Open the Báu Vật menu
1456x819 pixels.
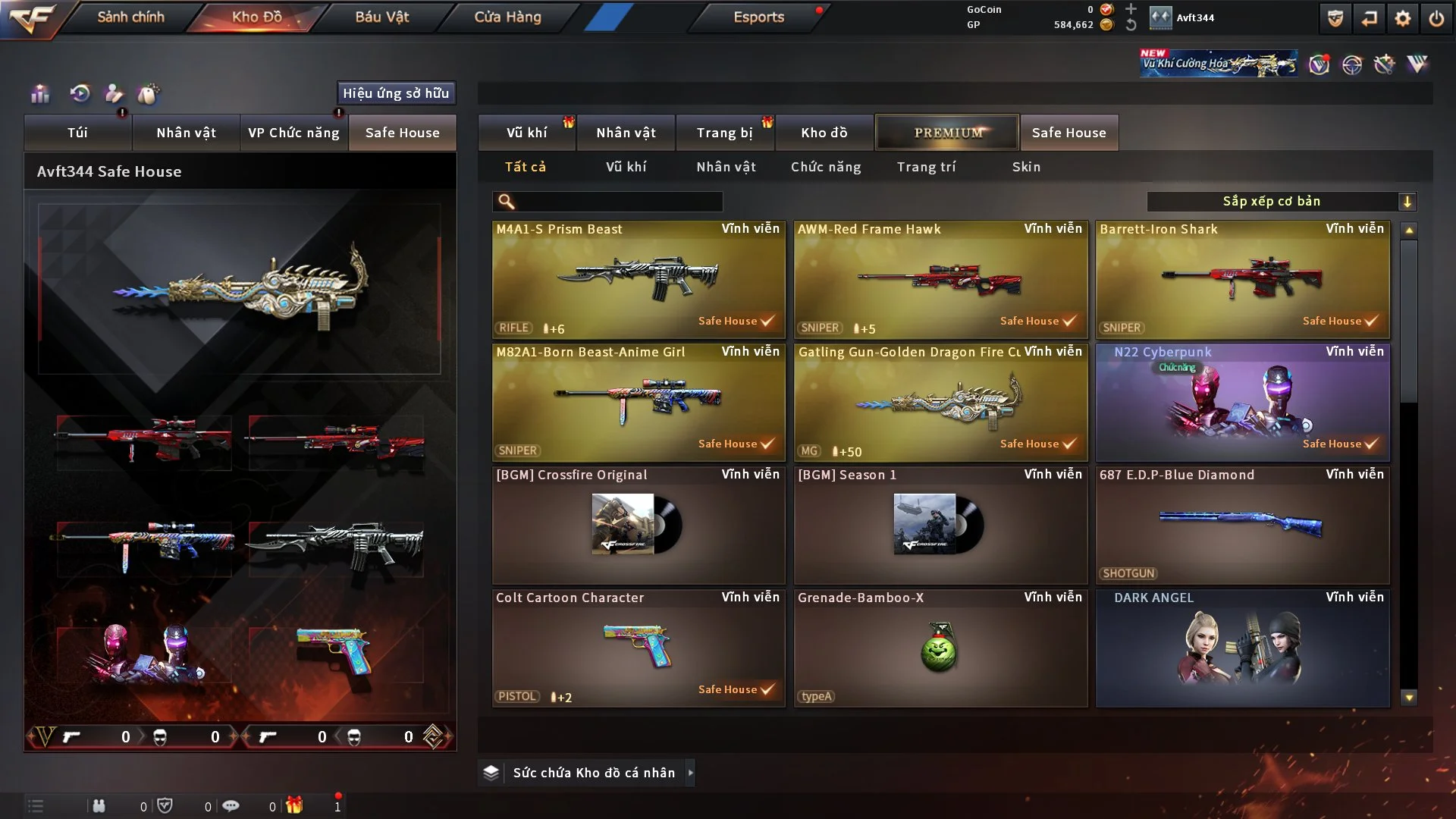[381, 17]
